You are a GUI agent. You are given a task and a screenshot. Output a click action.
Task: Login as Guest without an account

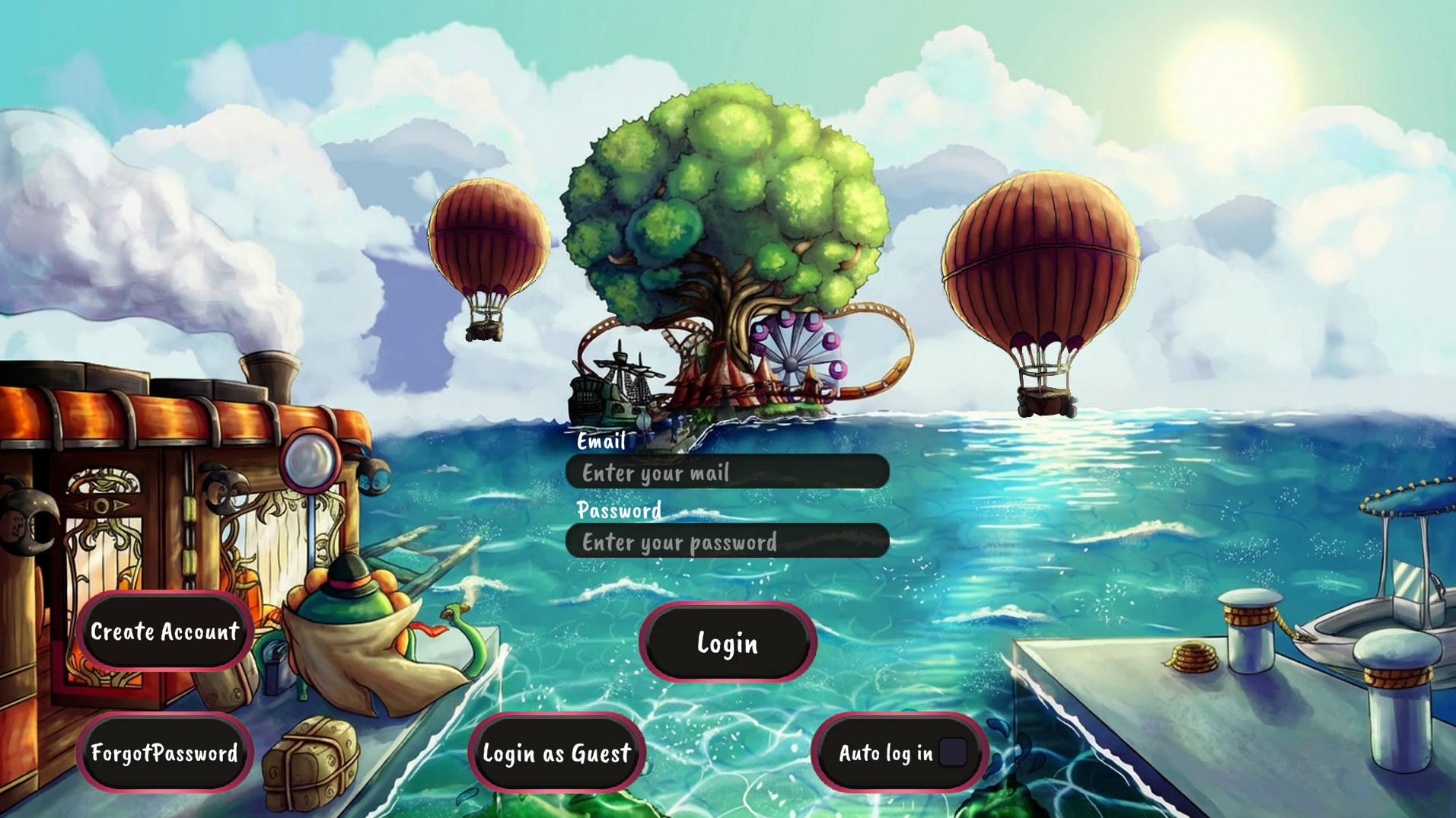[x=557, y=754]
